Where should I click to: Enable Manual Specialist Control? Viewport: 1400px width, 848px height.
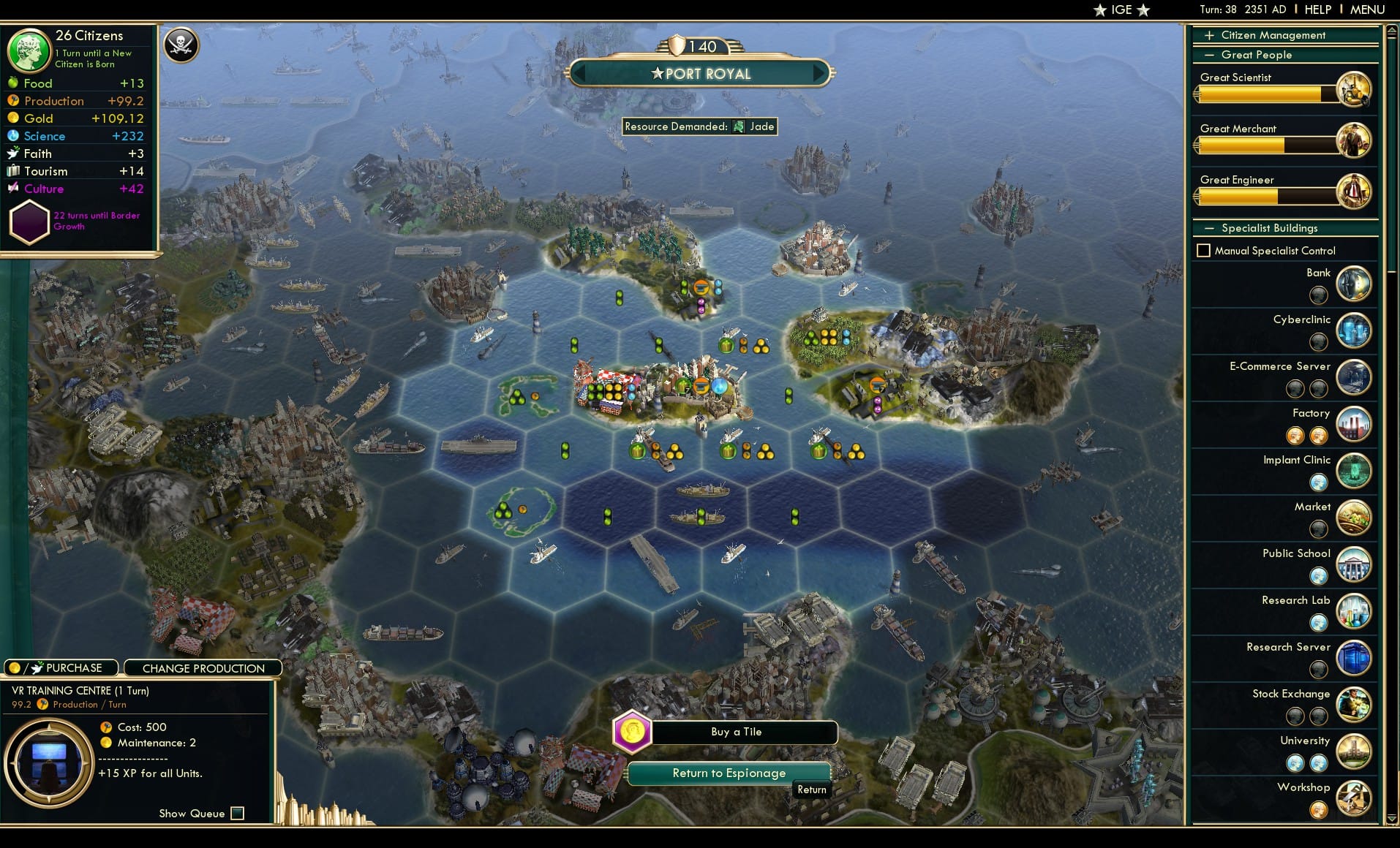point(1203,250)
